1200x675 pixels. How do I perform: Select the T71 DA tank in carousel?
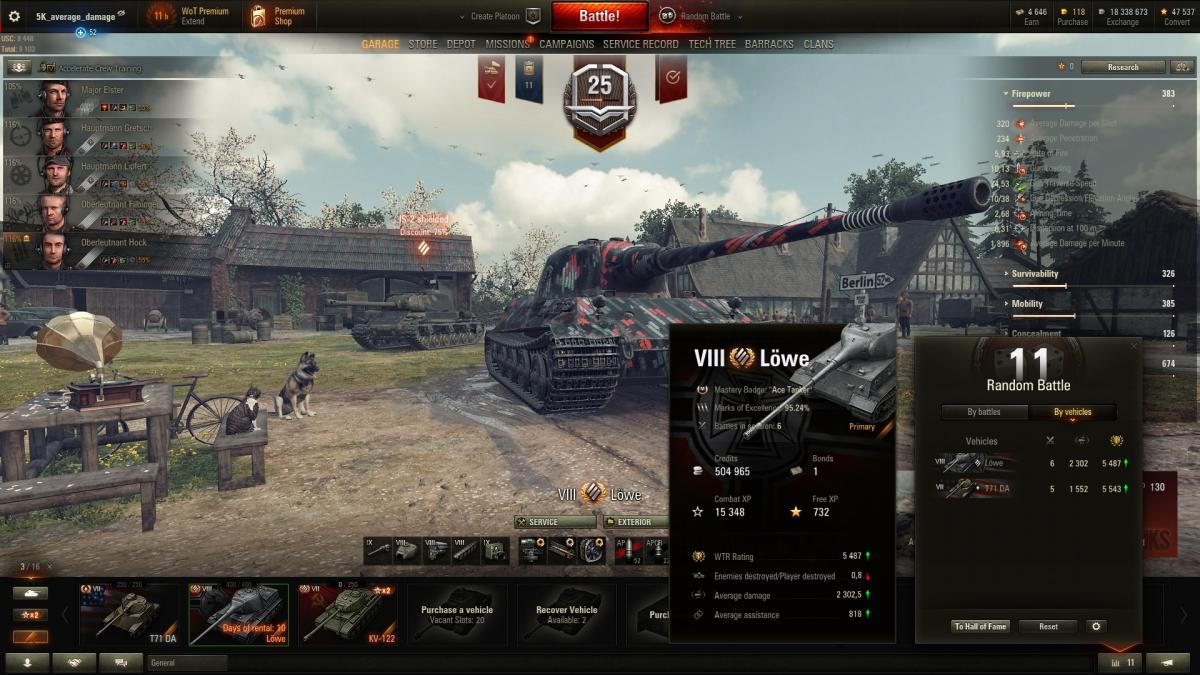tap(128, 612)
